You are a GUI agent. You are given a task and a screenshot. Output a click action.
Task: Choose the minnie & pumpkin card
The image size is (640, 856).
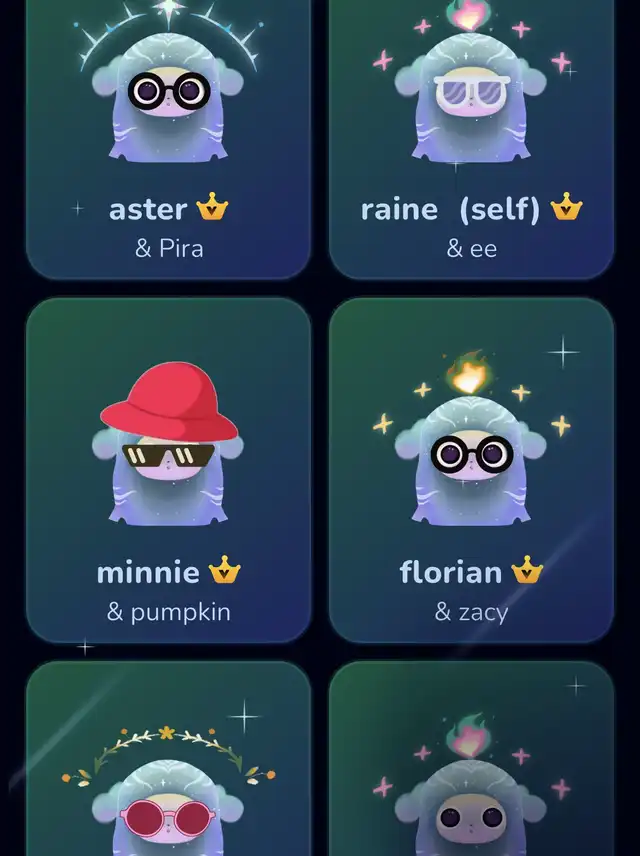coord(168,470)
